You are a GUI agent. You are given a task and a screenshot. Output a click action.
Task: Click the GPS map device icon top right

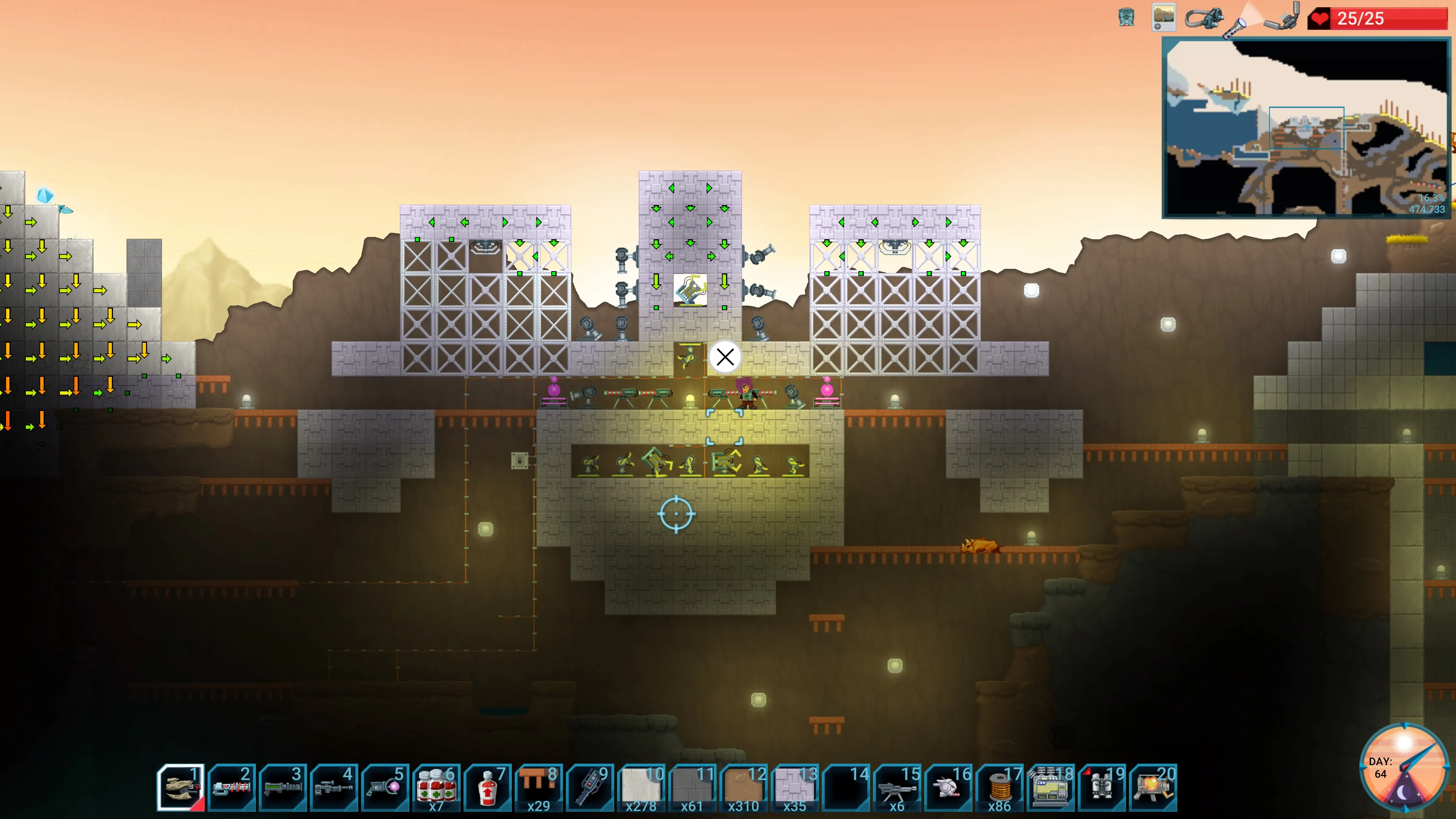[1163, 17]
